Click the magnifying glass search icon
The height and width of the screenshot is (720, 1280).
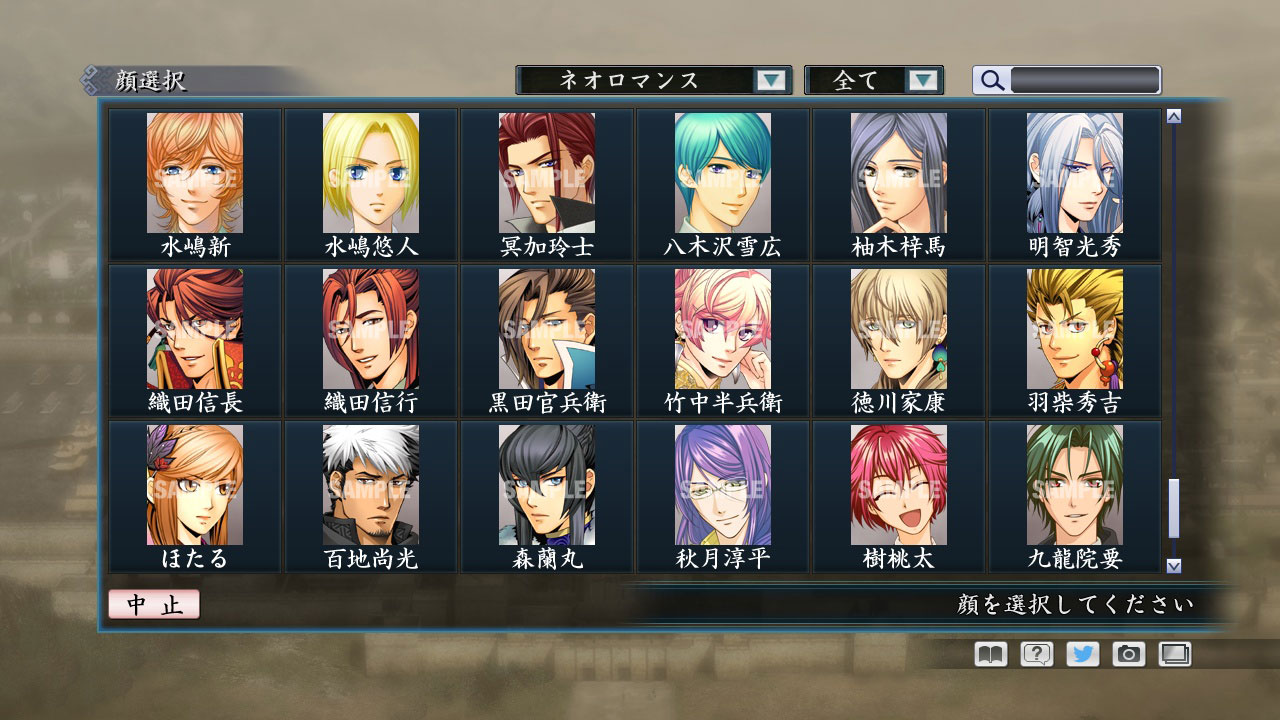pos(991,79)
